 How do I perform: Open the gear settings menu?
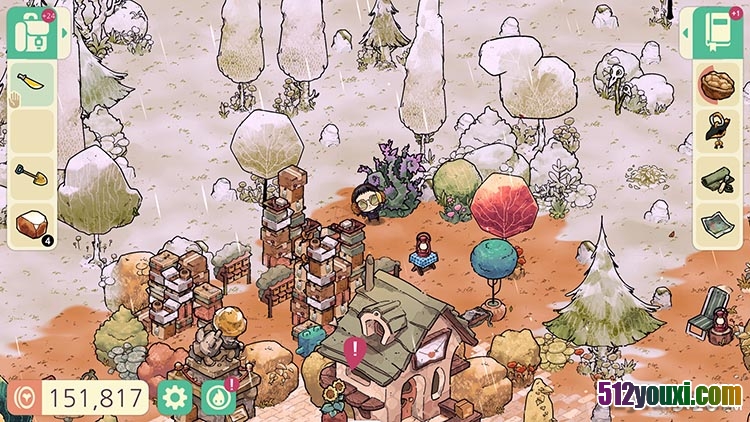[x=174, y=398]
